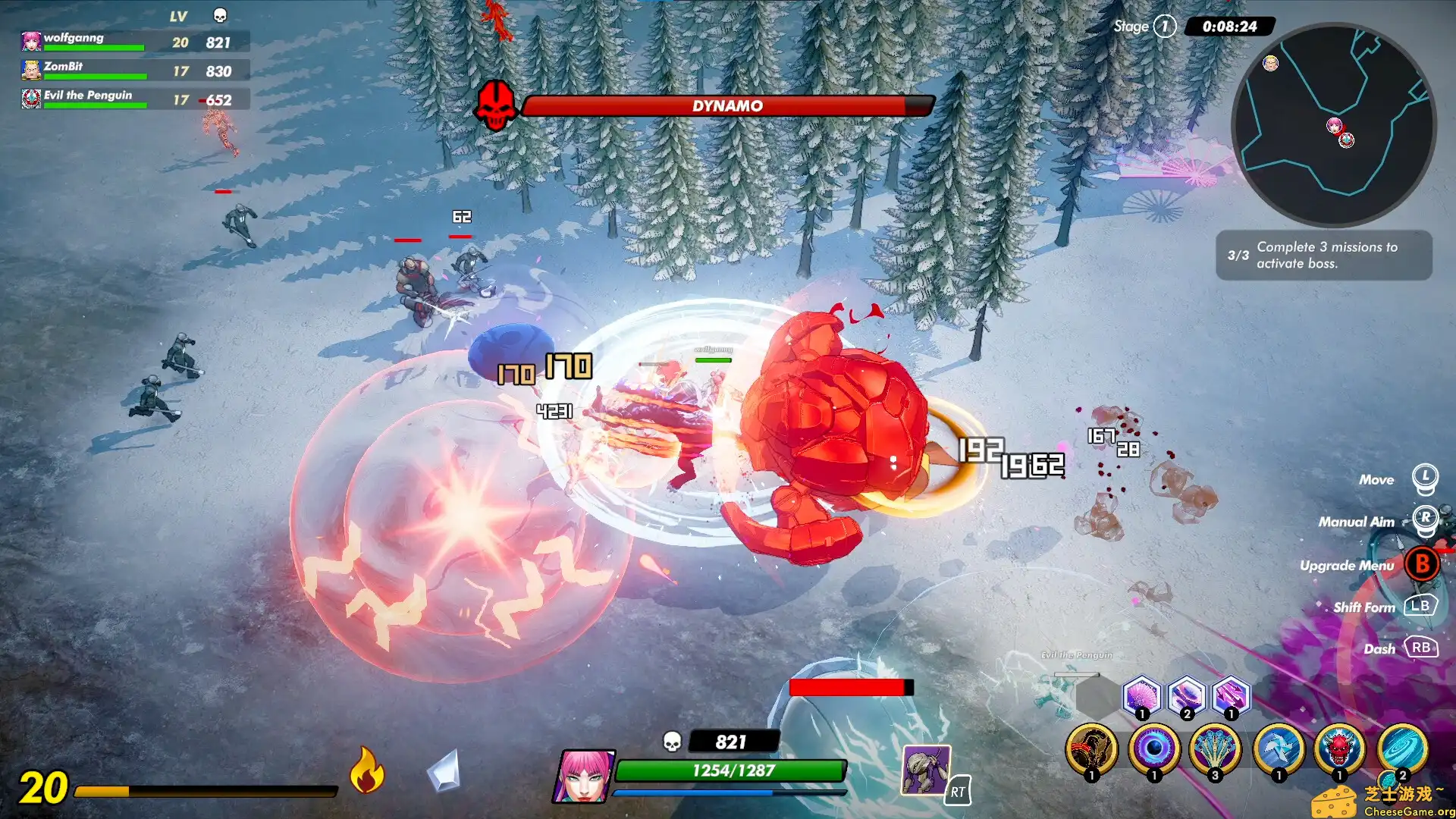
Task: Open the mission tracker showing 3/3 missions
Action: pyautogui.click(x=1323, y=256)
